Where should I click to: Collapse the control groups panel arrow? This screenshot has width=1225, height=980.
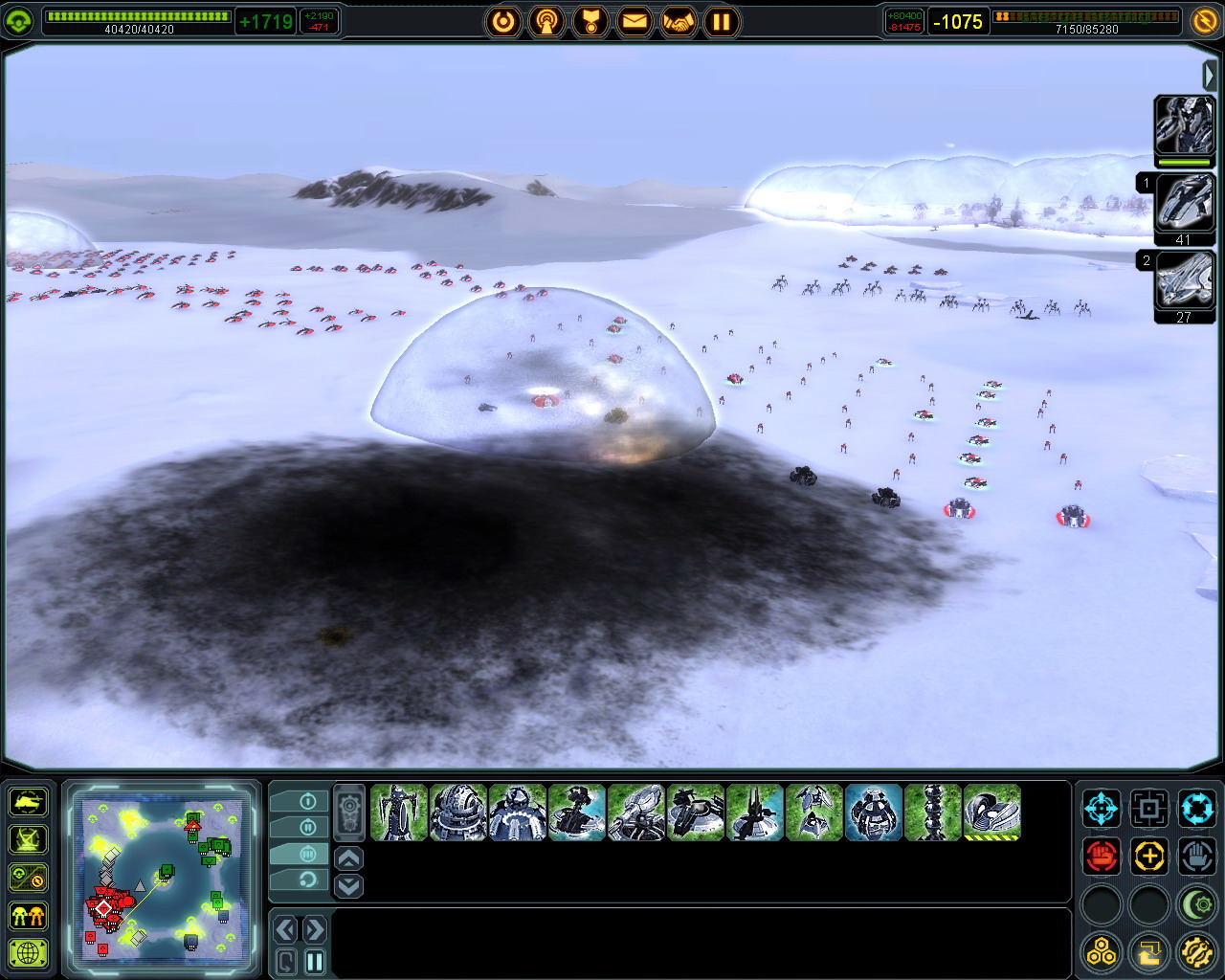1210,75
